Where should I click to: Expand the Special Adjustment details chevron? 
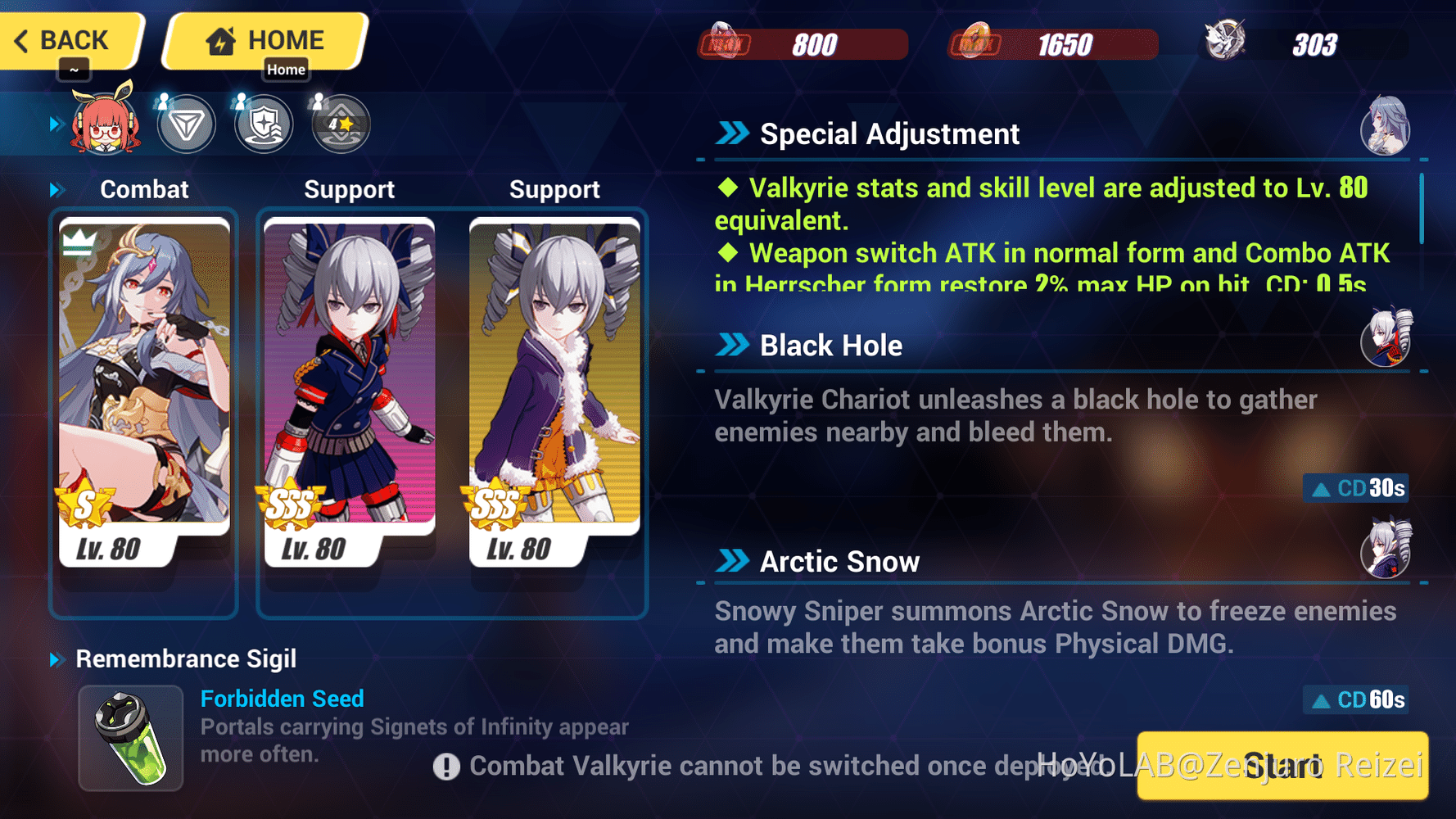(734, 133)
